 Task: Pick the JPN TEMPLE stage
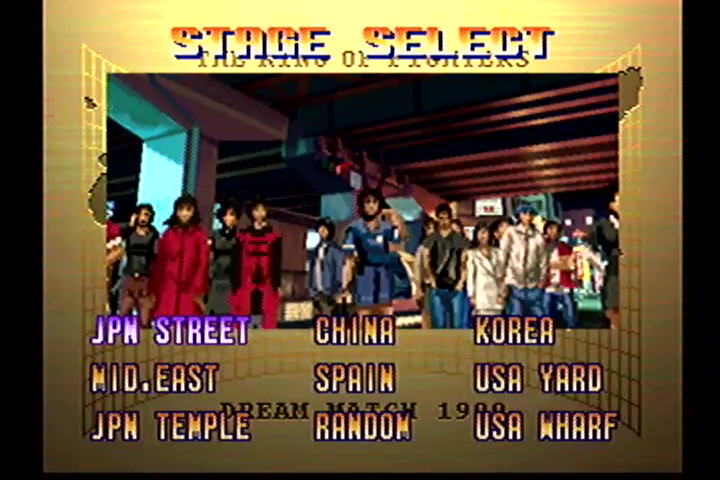(170, 426)
